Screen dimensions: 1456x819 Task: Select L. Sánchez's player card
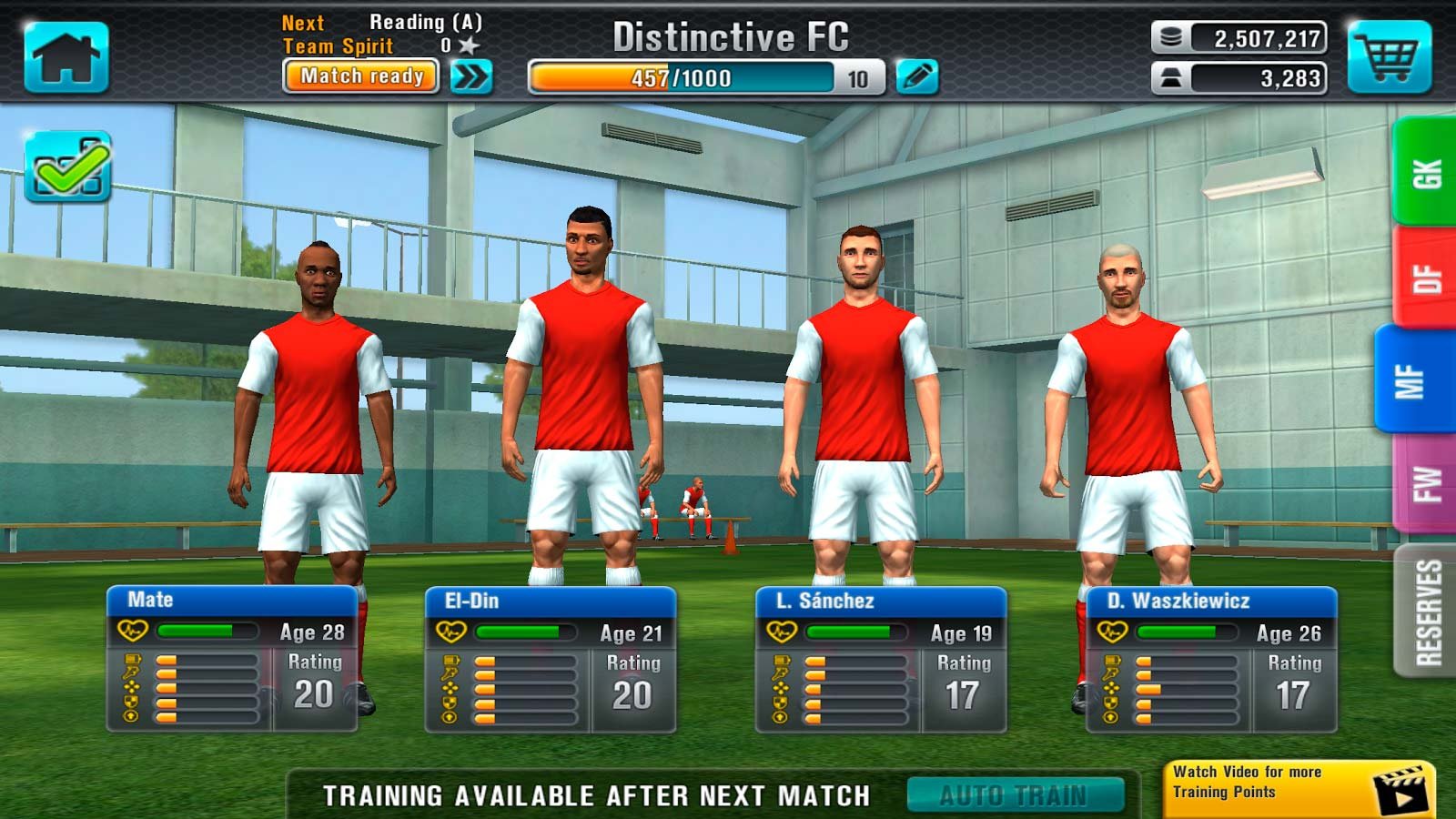(881, 660)
